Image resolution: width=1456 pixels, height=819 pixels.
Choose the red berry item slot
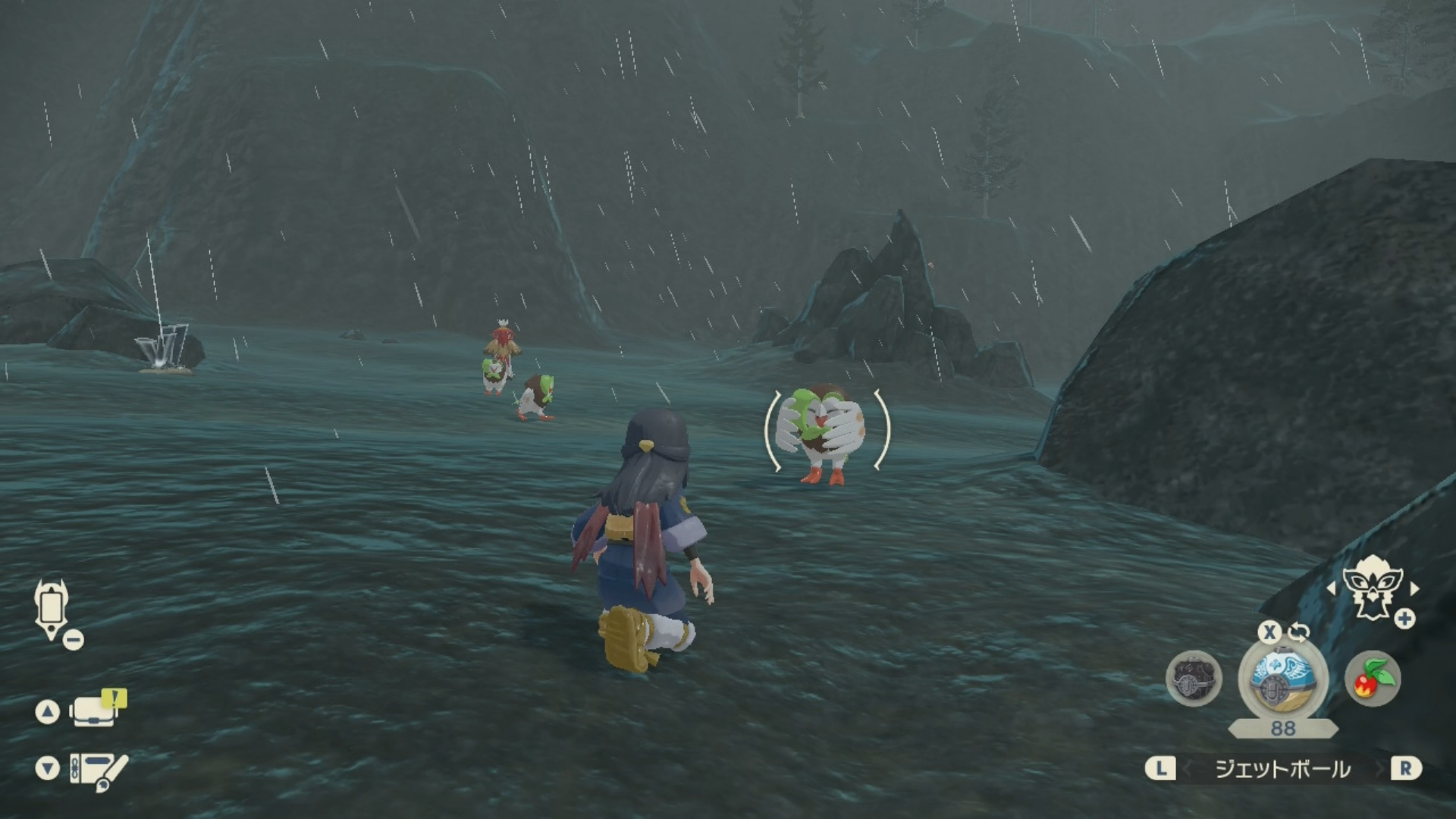[x=1373, y=678]
